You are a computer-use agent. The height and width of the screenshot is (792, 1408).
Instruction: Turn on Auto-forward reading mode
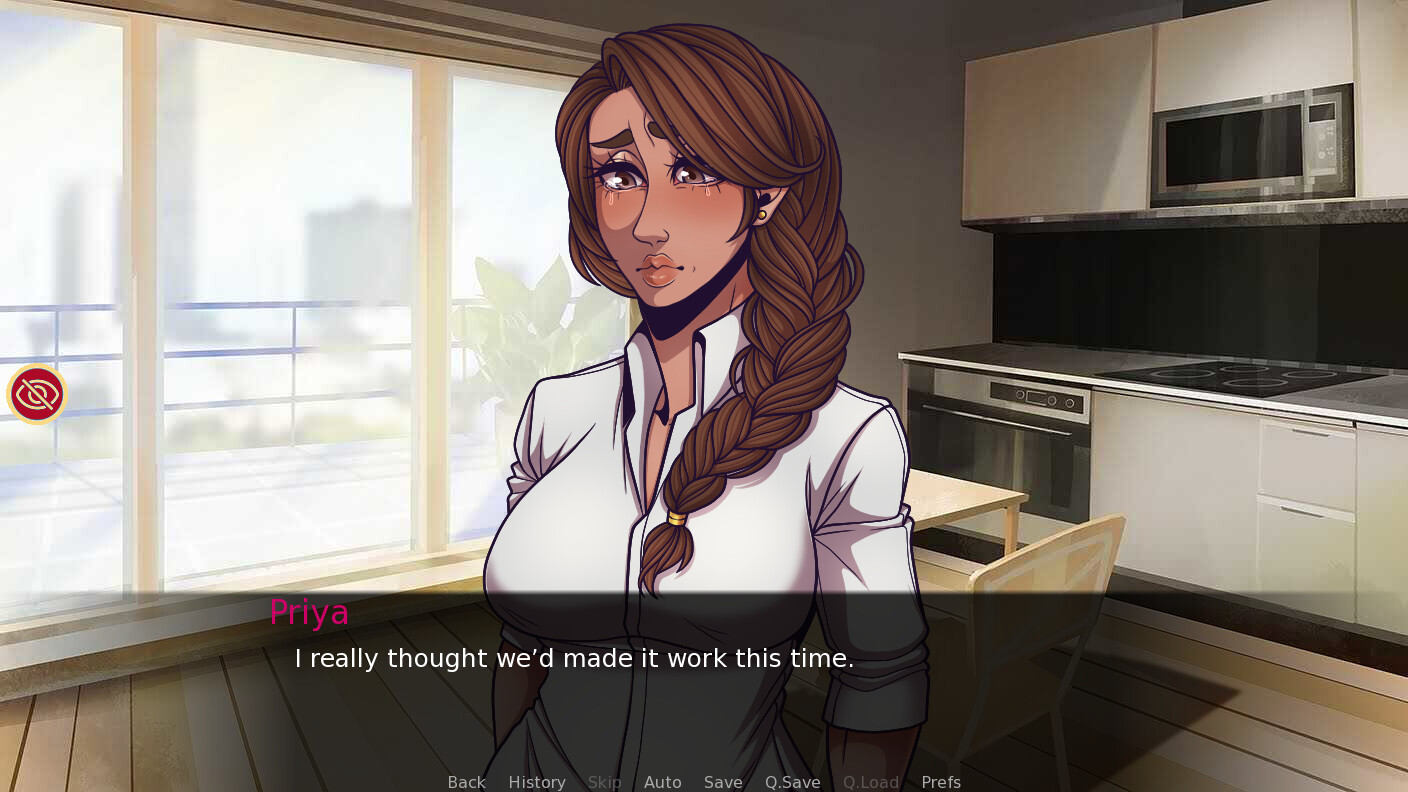(662, 782)
